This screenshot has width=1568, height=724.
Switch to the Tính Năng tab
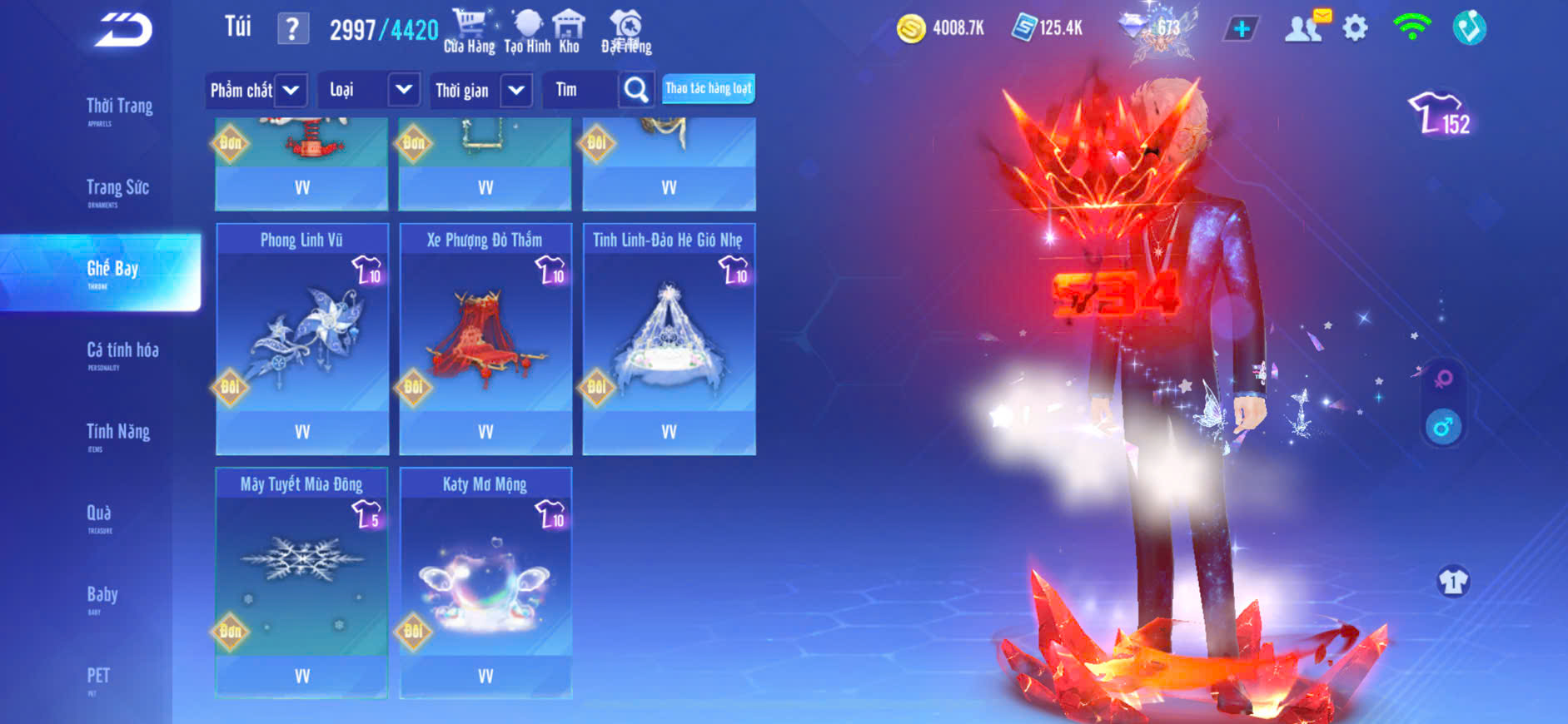tap(118, 434)
